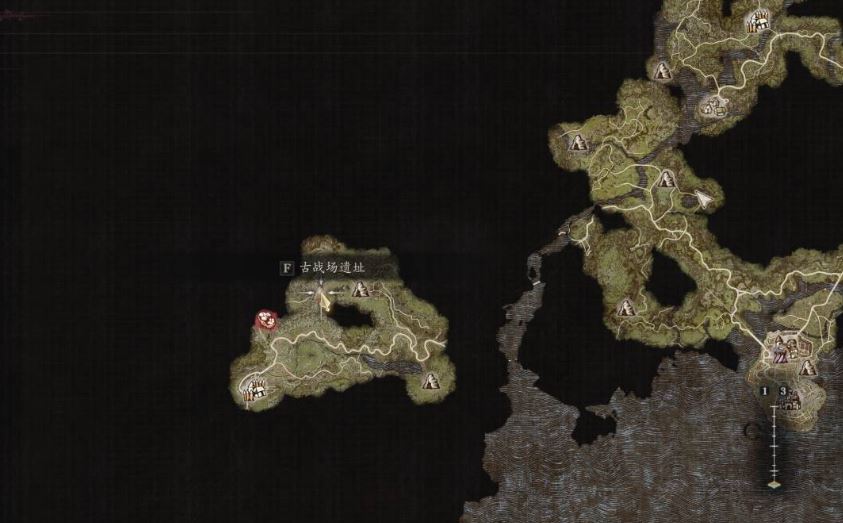The width and height of the screenshot is (843, 523).
Task: Select the castle icon beside the zoom scale
Action: [x=790, y=403]
